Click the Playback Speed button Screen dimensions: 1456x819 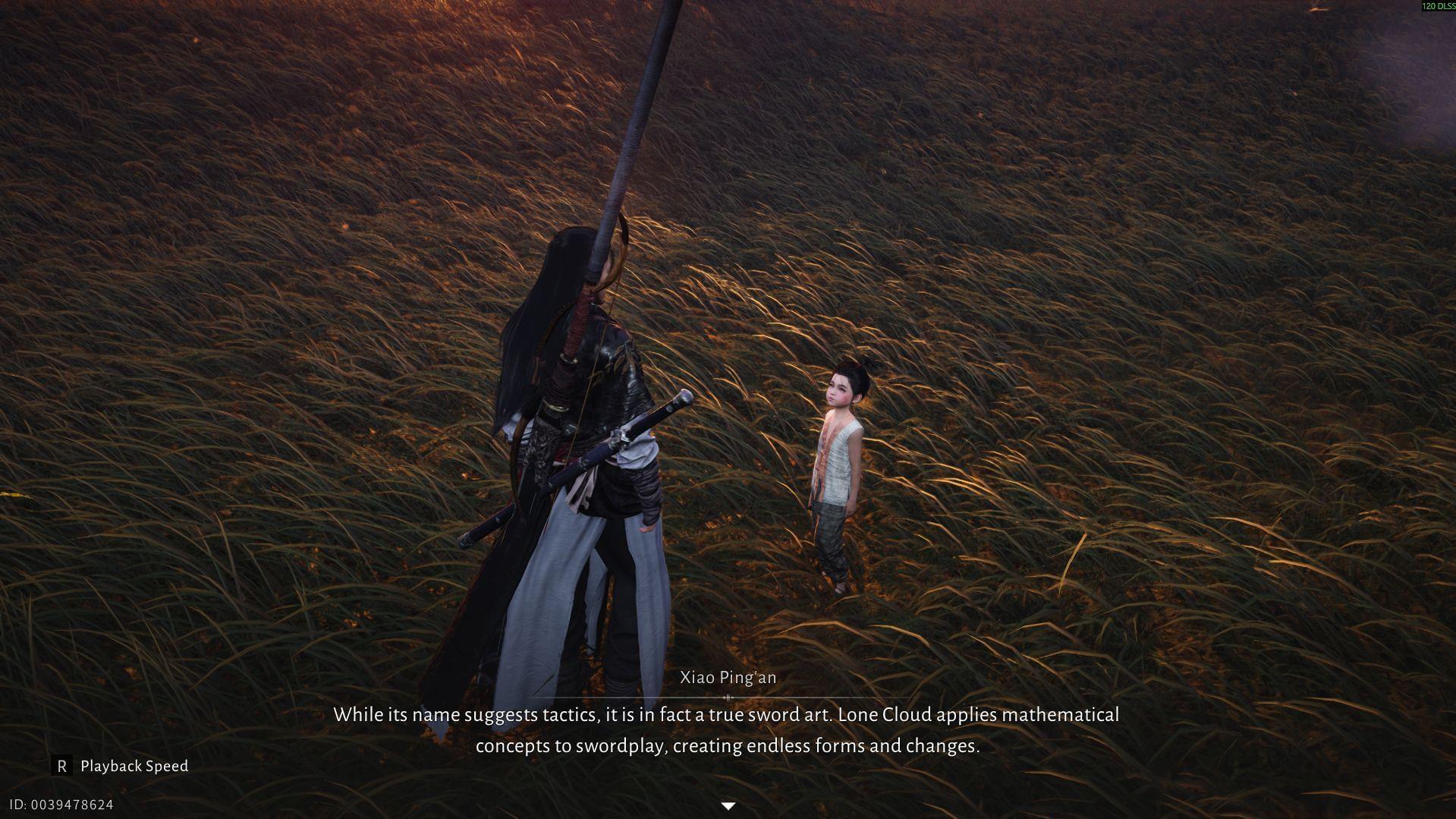[134, 766]
